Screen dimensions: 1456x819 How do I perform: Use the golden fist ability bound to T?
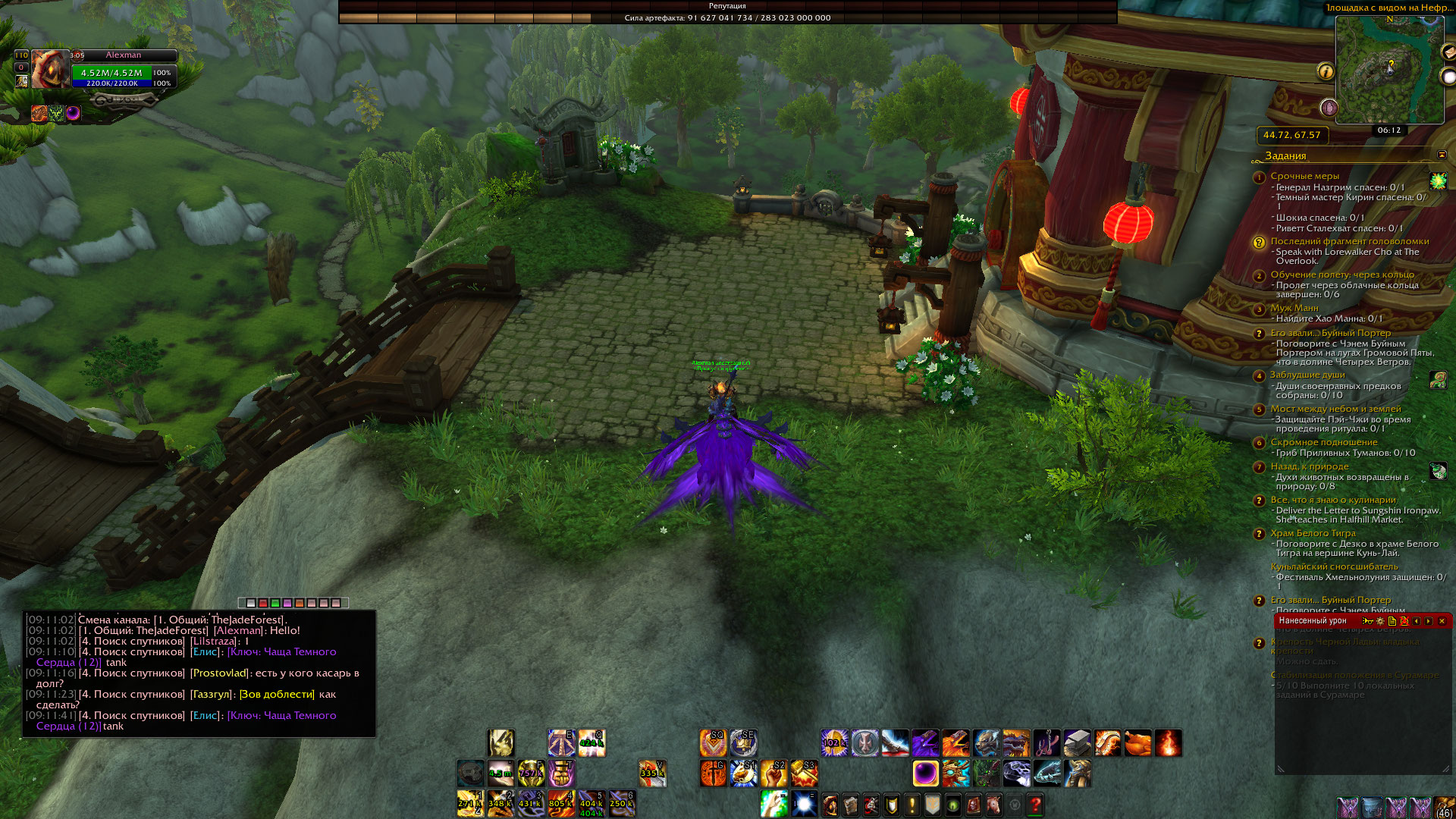[561, 773]
